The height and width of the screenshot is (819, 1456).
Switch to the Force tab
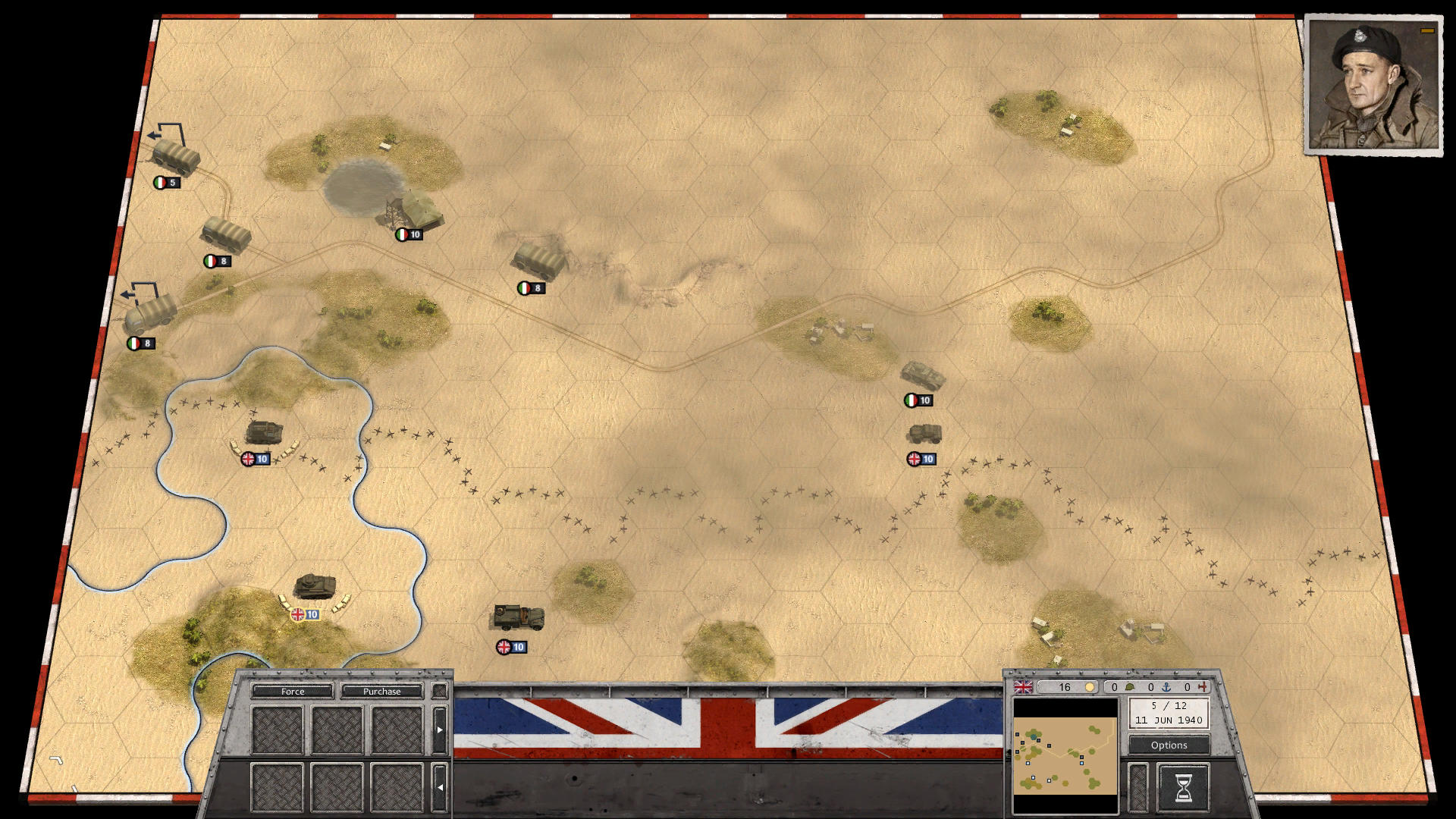pos(293,692)
